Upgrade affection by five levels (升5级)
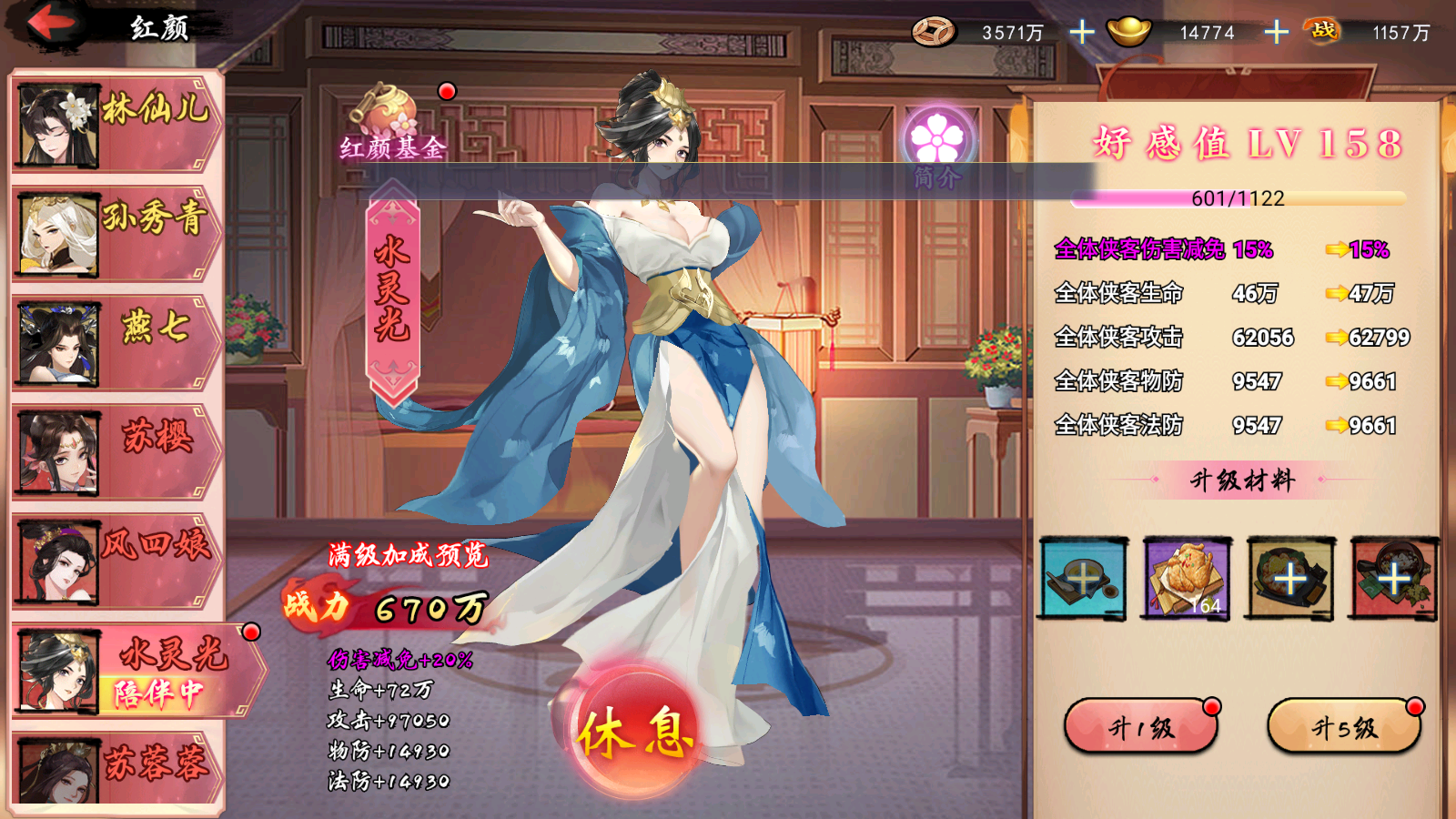Viewport: 1456px width, 819px height. point(1343,727)
